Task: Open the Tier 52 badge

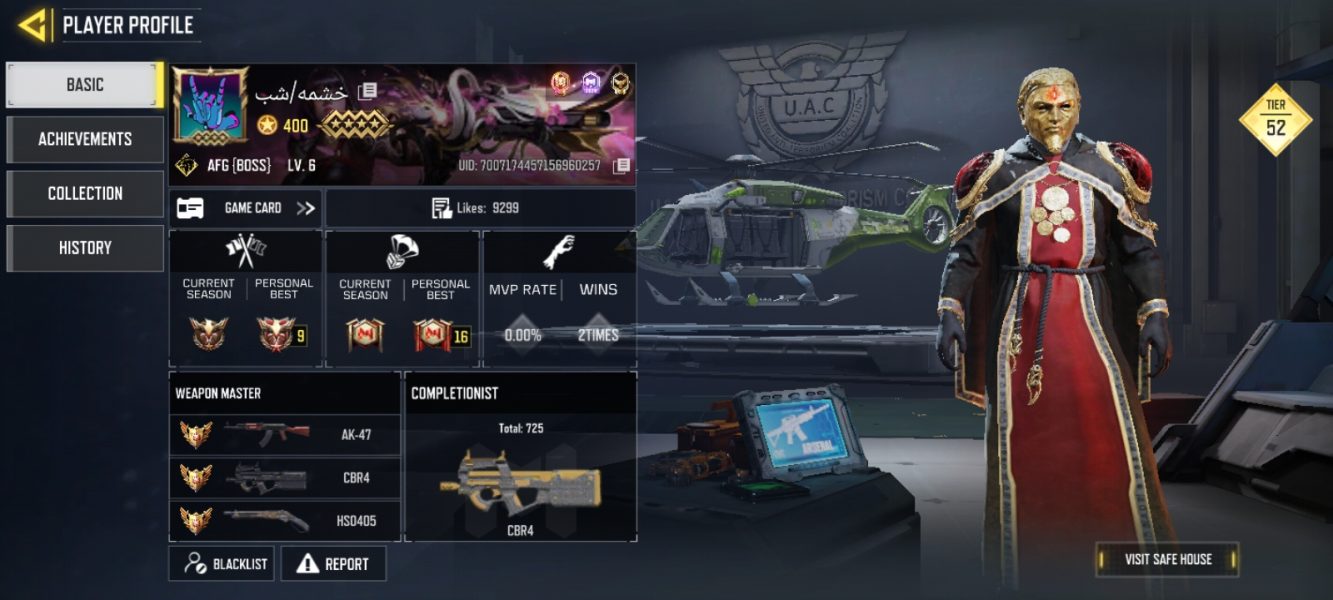Action: point(1275,120)
